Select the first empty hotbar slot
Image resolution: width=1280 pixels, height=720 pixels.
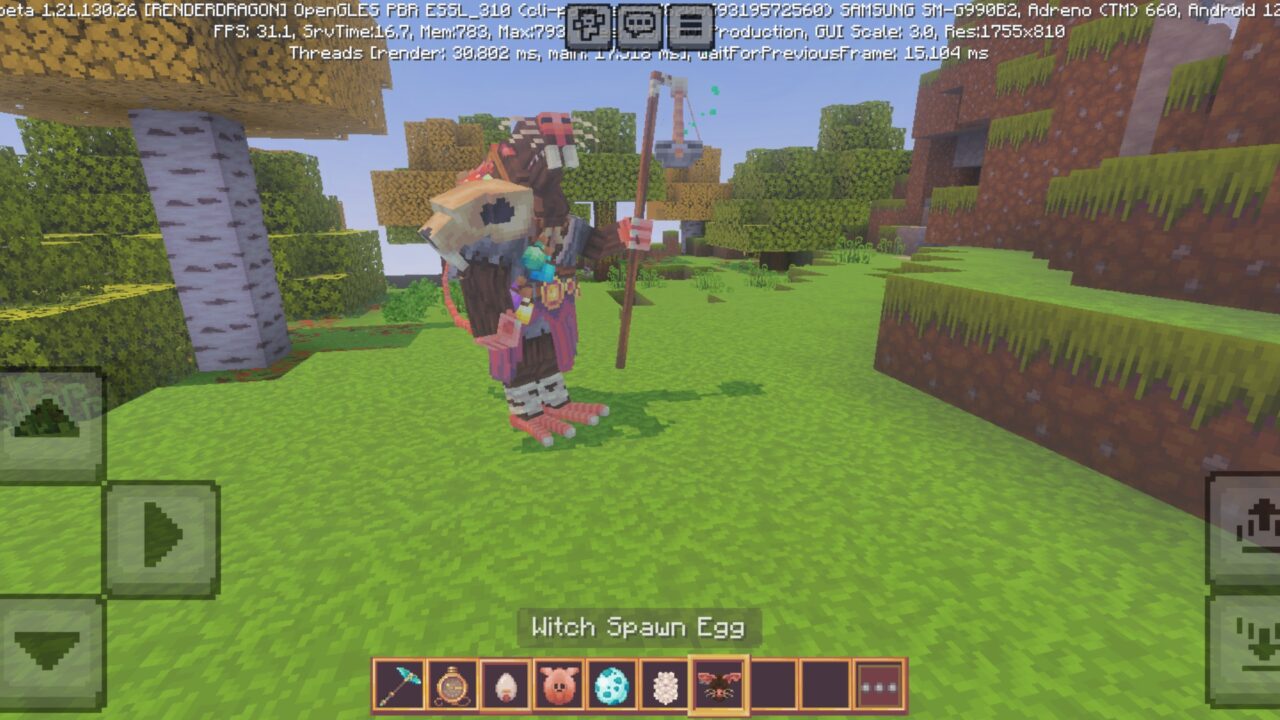click(x=771, y=686)
